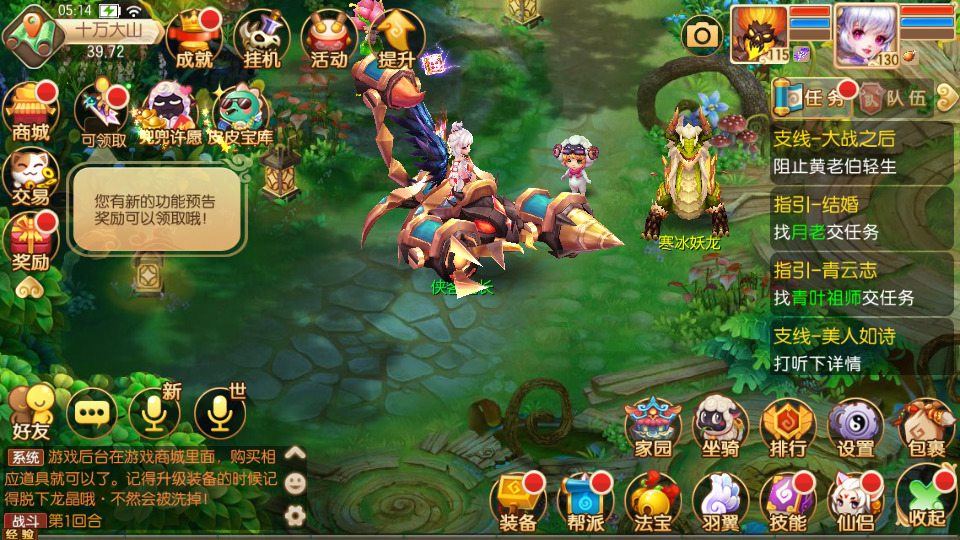Open the 成就 achievements icon
Screen dimensions: 960x540
pyautogui.click(x=194, y=38)
